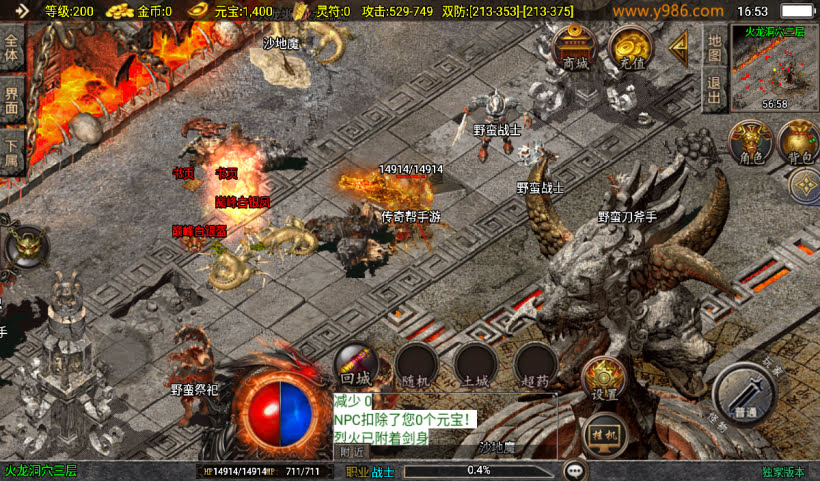Use the 超药 potion slot
Screen dimensions: 820x481
click(535, 365)
